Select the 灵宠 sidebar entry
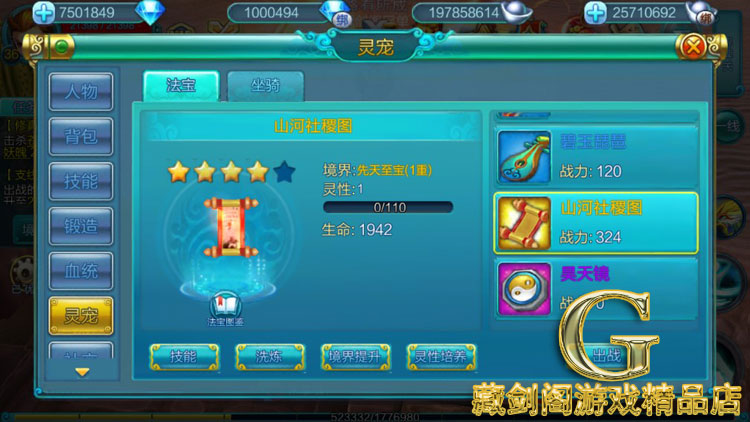This screenshot has width=750, height=422. pyautogui.click(x=81, y=316)
